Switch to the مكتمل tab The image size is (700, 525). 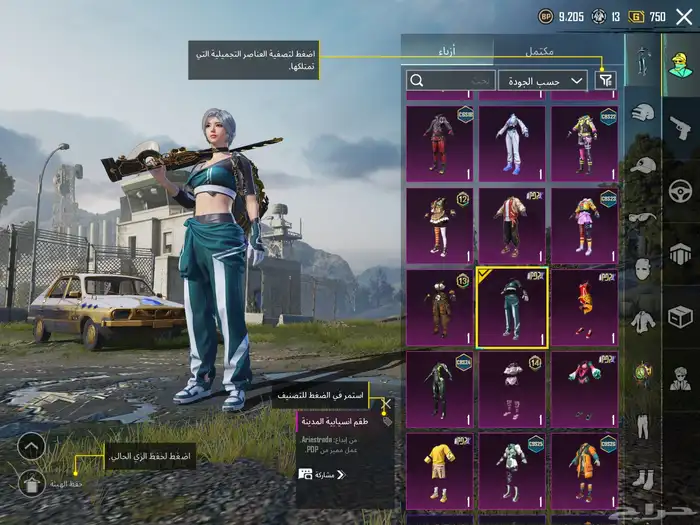(538, 50)
